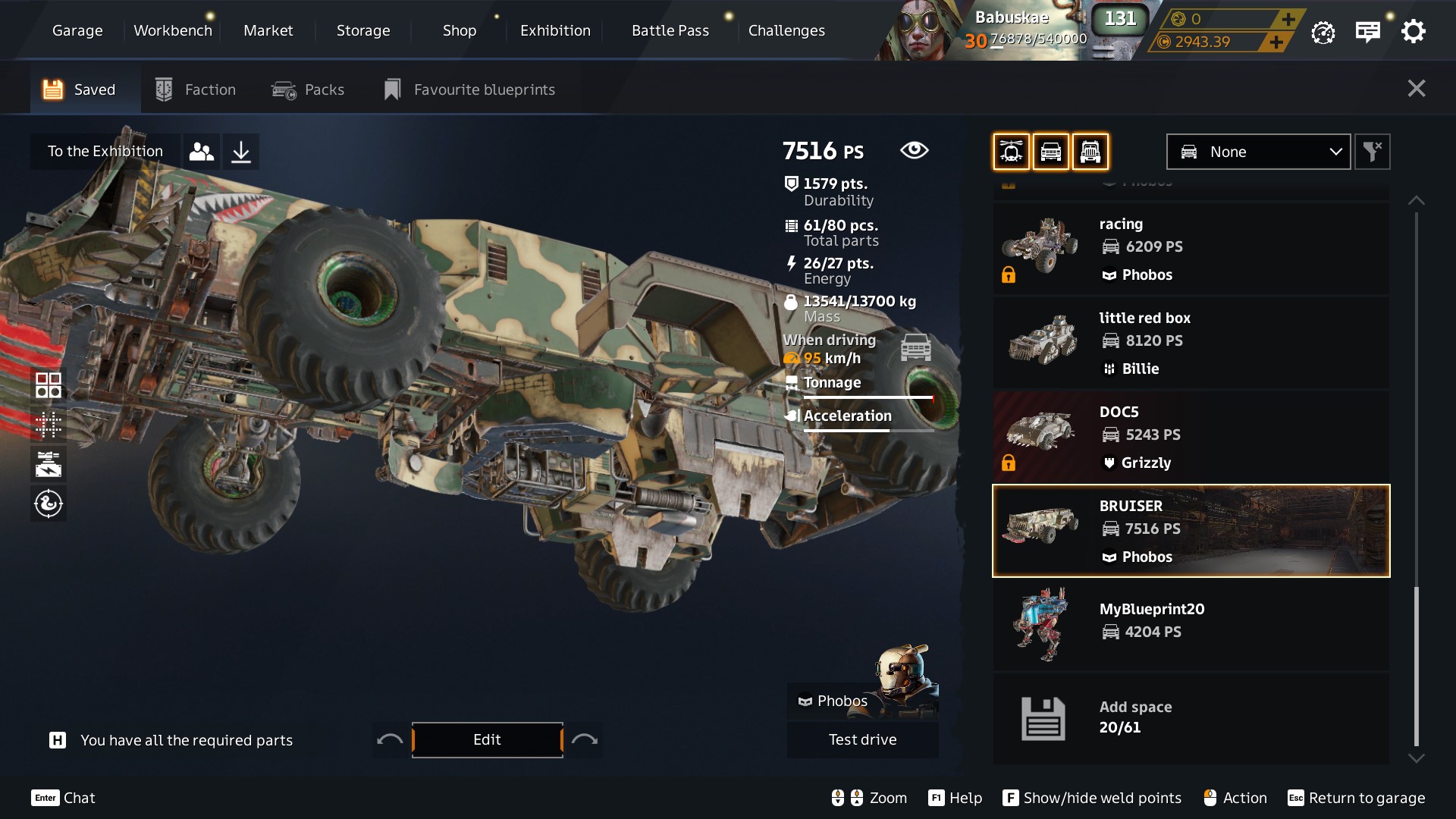Open the None filter dropdown
The image size is (1456, 819).
click(1257, 152)
